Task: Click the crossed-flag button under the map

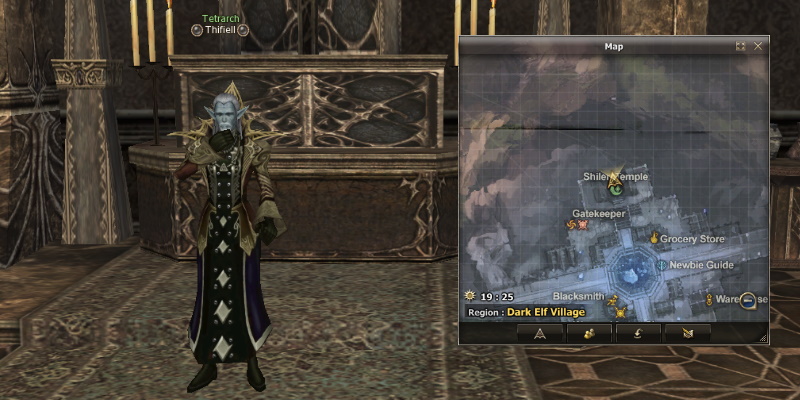Action: tap(686, 333)
